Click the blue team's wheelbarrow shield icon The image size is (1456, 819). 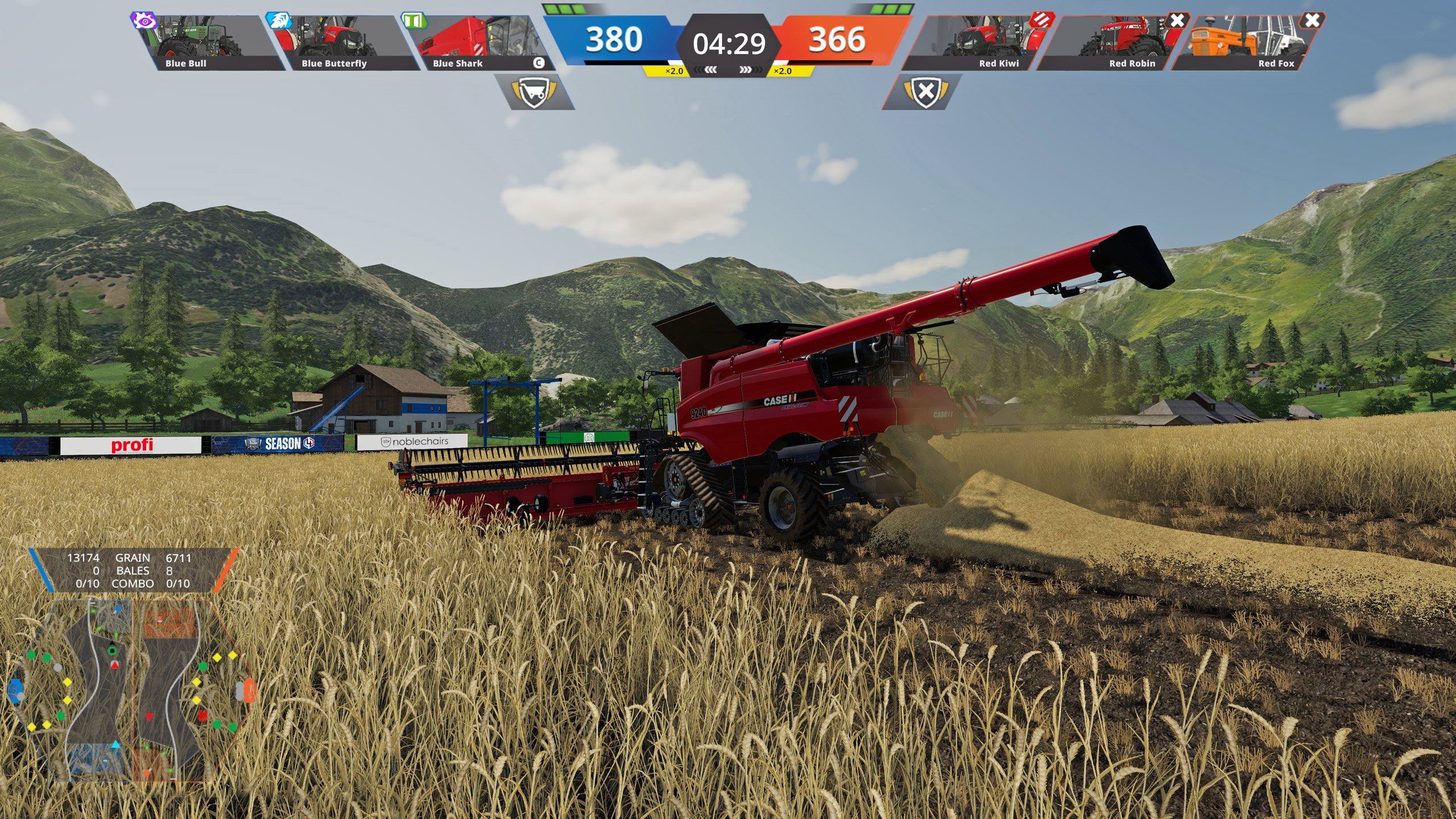533,92
